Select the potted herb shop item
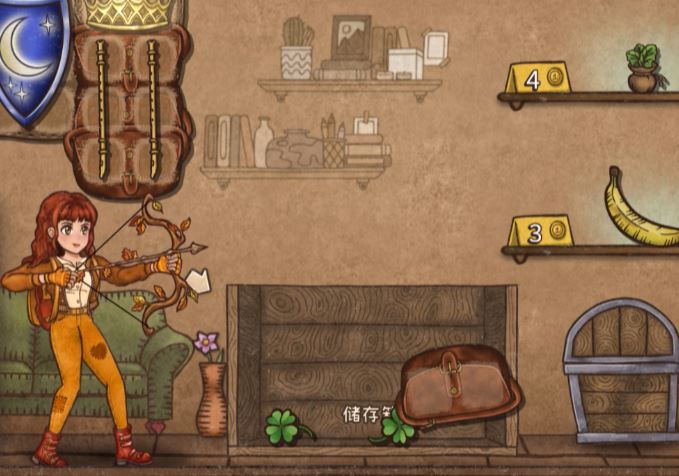The height and width of the screenshot is (476, 679). [x=643, y=68]
